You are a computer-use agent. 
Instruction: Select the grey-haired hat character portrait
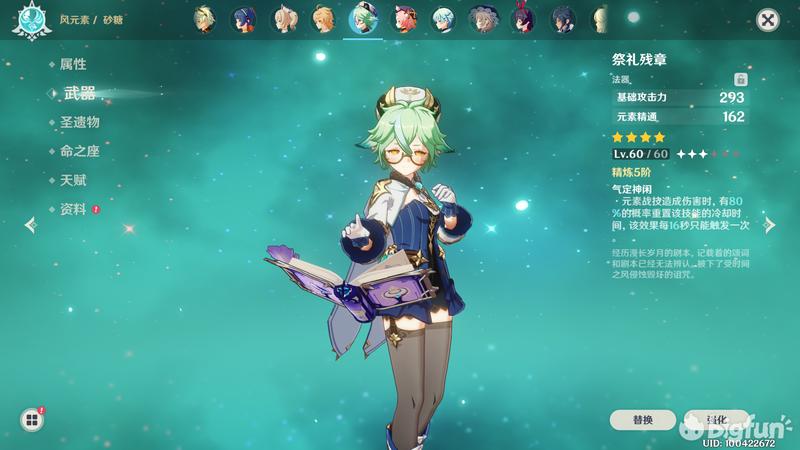point(483,19)
